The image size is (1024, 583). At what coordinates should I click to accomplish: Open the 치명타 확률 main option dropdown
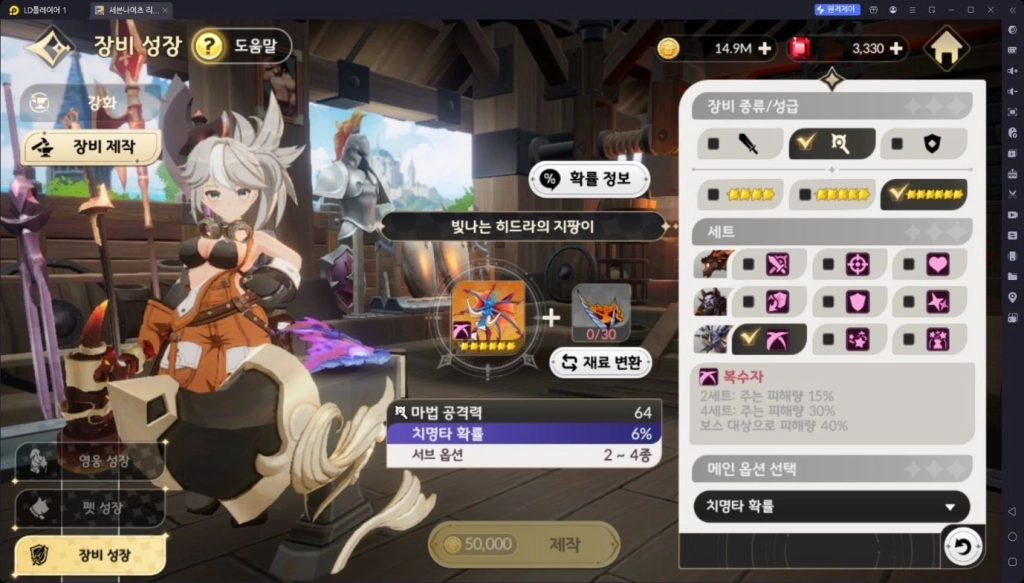click(x=831, y=507)
